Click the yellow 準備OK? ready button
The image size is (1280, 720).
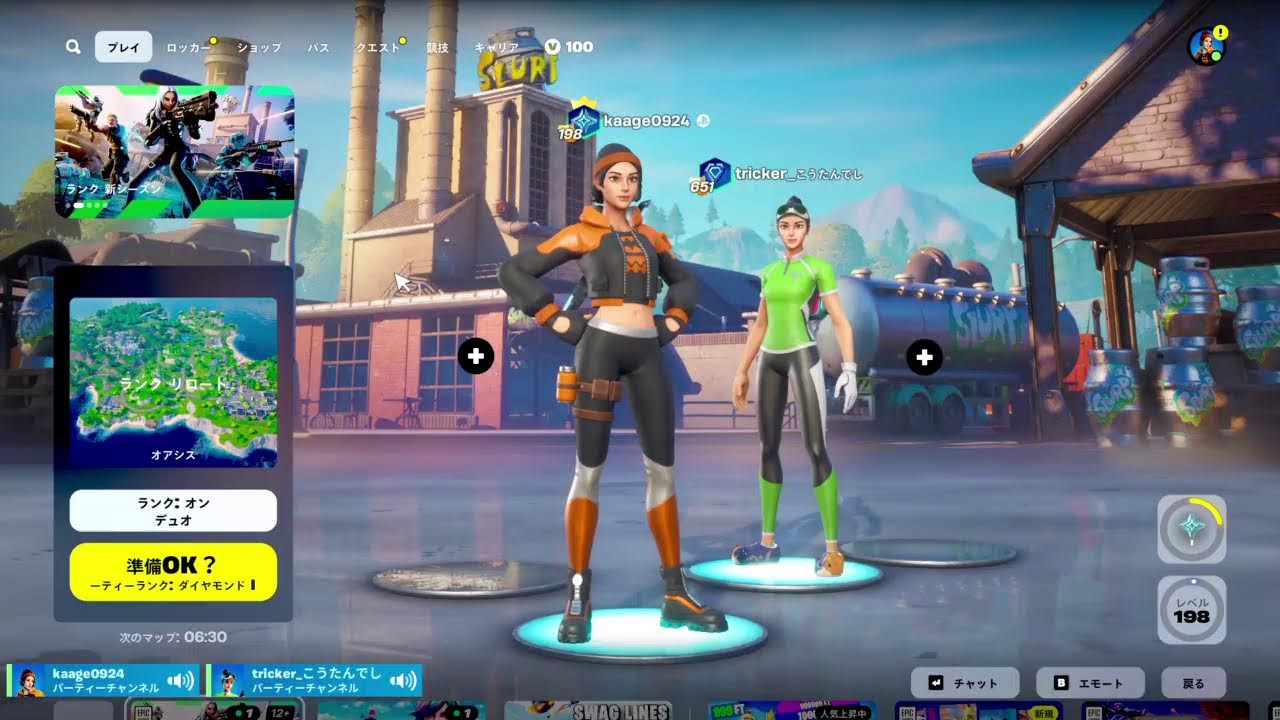point(173,572)
